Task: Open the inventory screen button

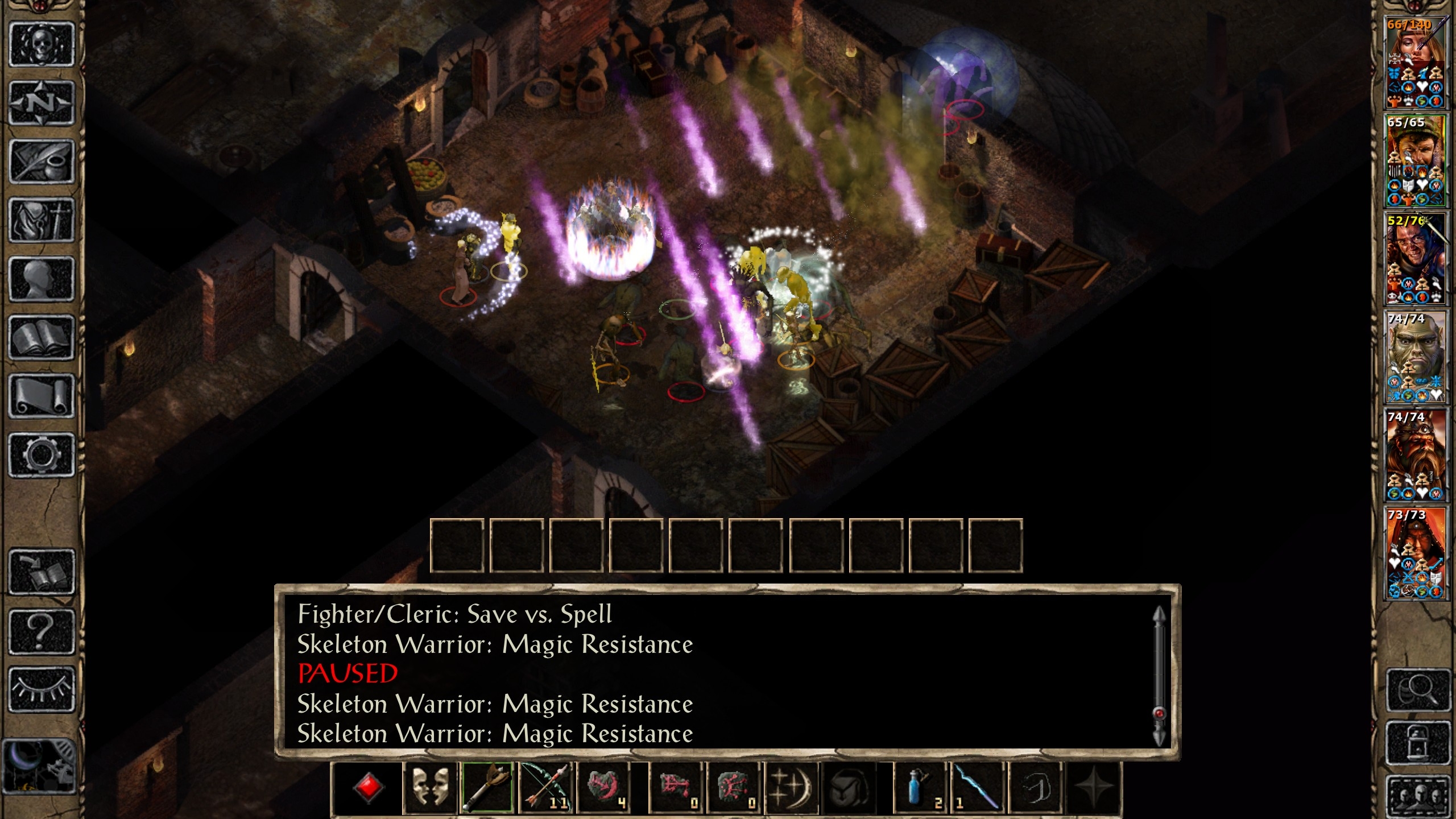Action: tap(42, 220)
